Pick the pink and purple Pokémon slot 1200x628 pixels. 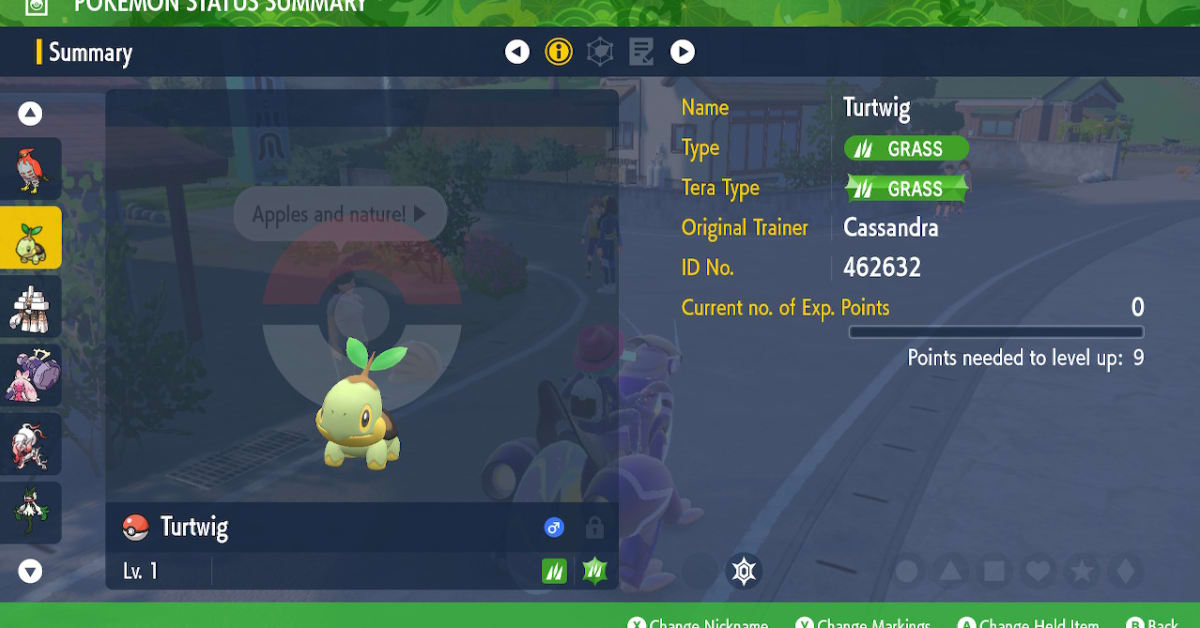(x=30, y=375)
